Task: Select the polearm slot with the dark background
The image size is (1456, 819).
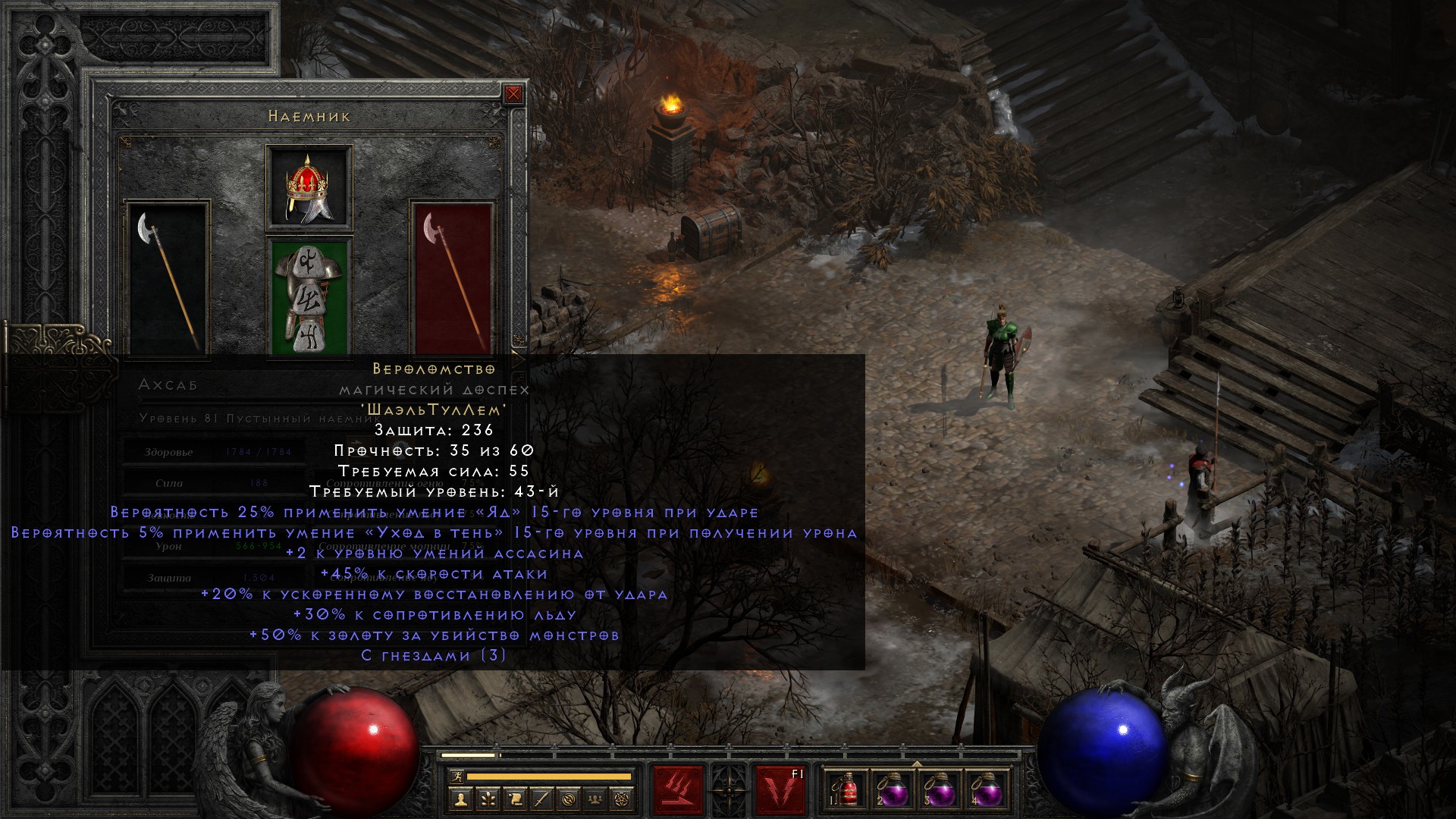Action: point(168,278)
